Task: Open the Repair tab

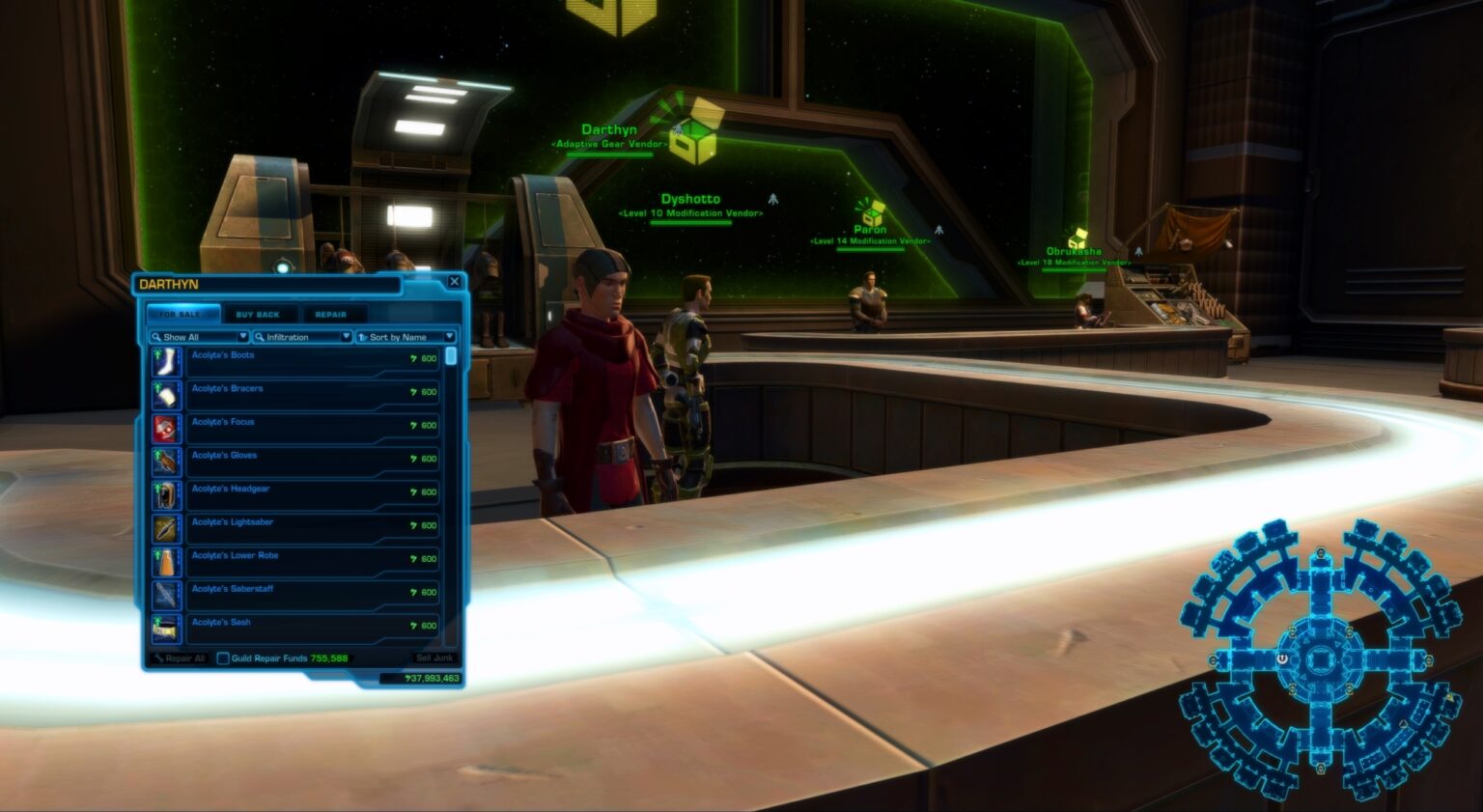Action: [333, 313]
